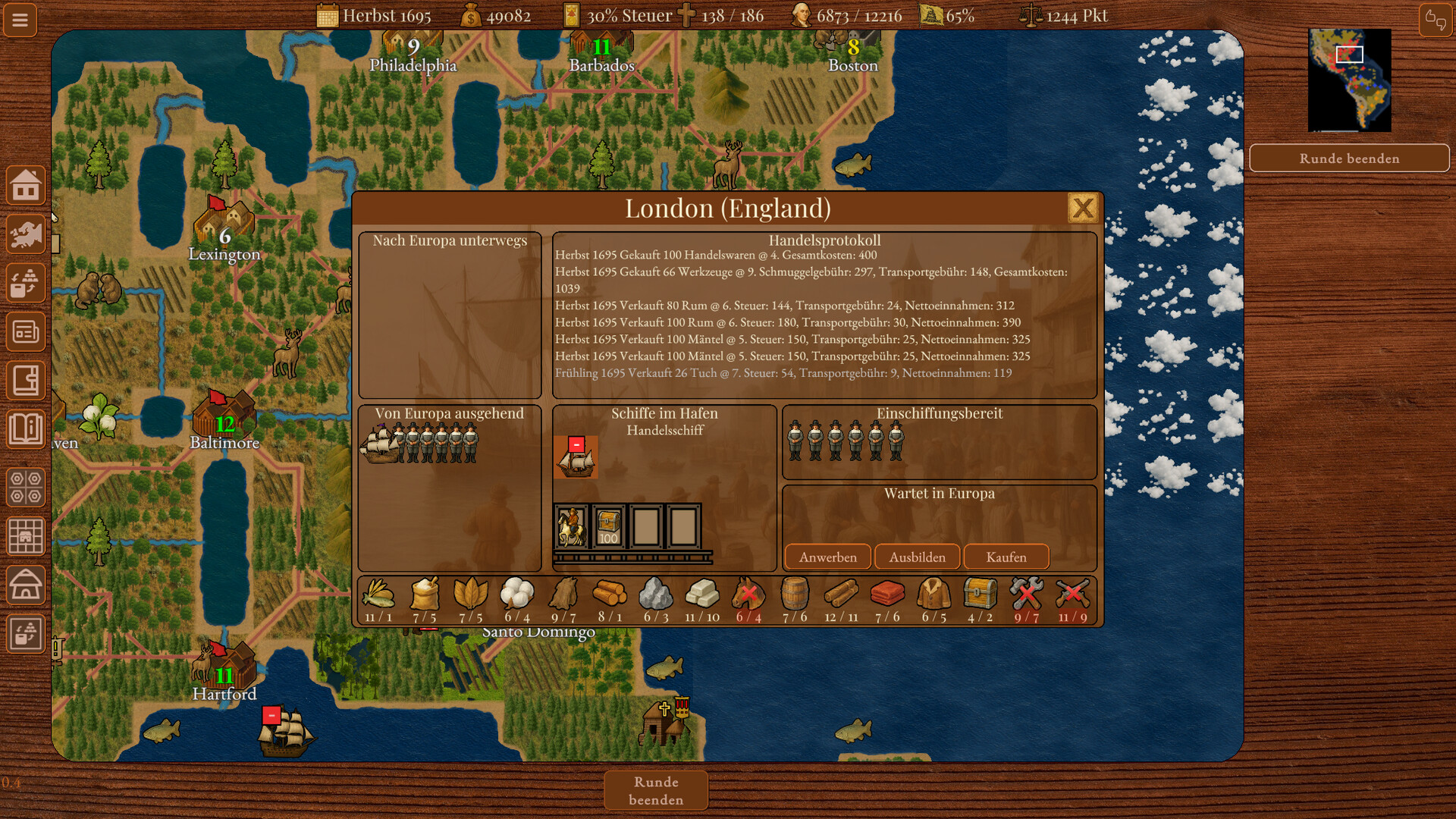This screenshot has height=819, width=1456.
Task: Open the Europe map sidebar icon
Action: (x=26, y=234)
